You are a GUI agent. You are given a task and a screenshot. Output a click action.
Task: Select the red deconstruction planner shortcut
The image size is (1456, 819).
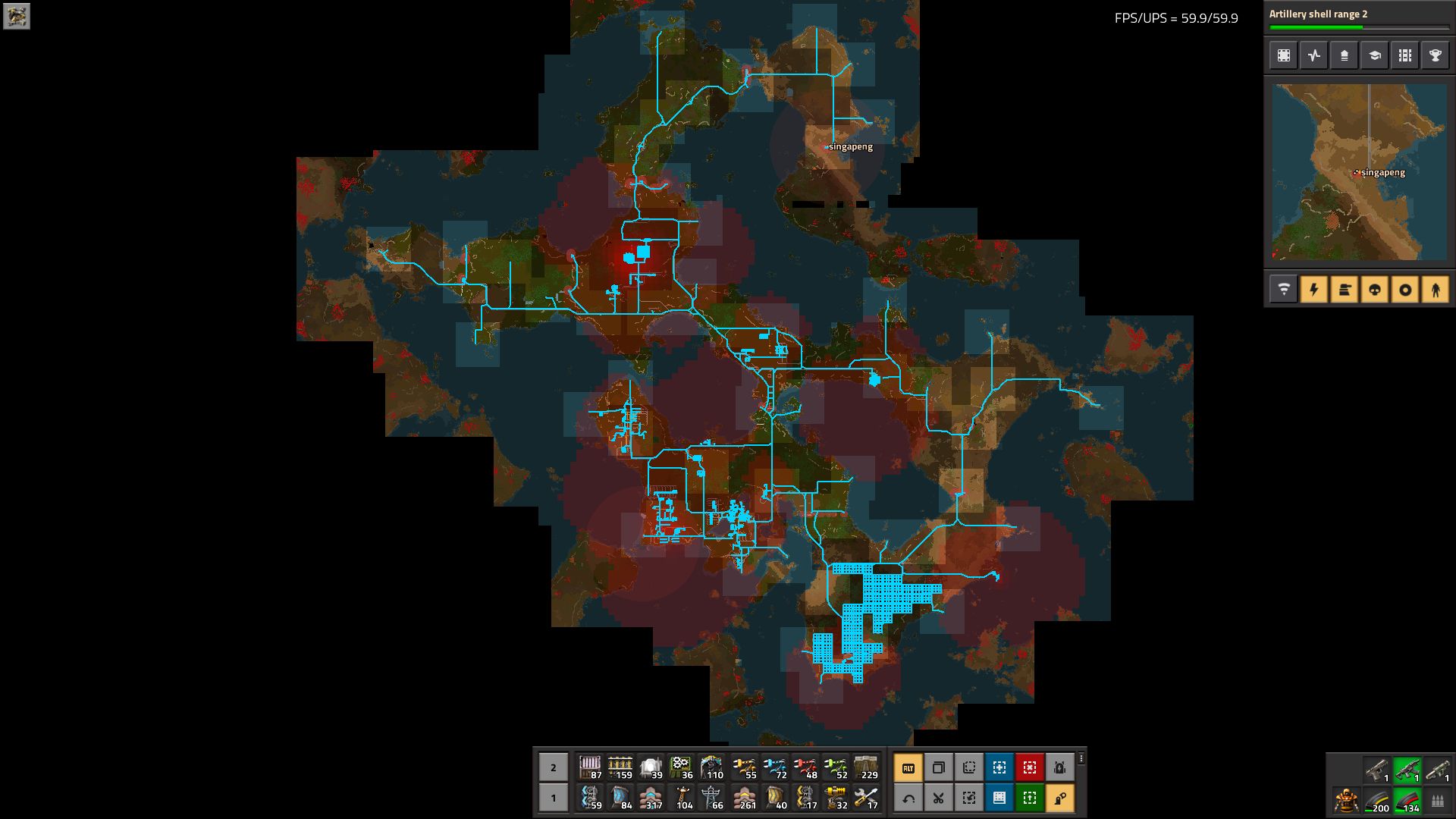[1029, 767]
